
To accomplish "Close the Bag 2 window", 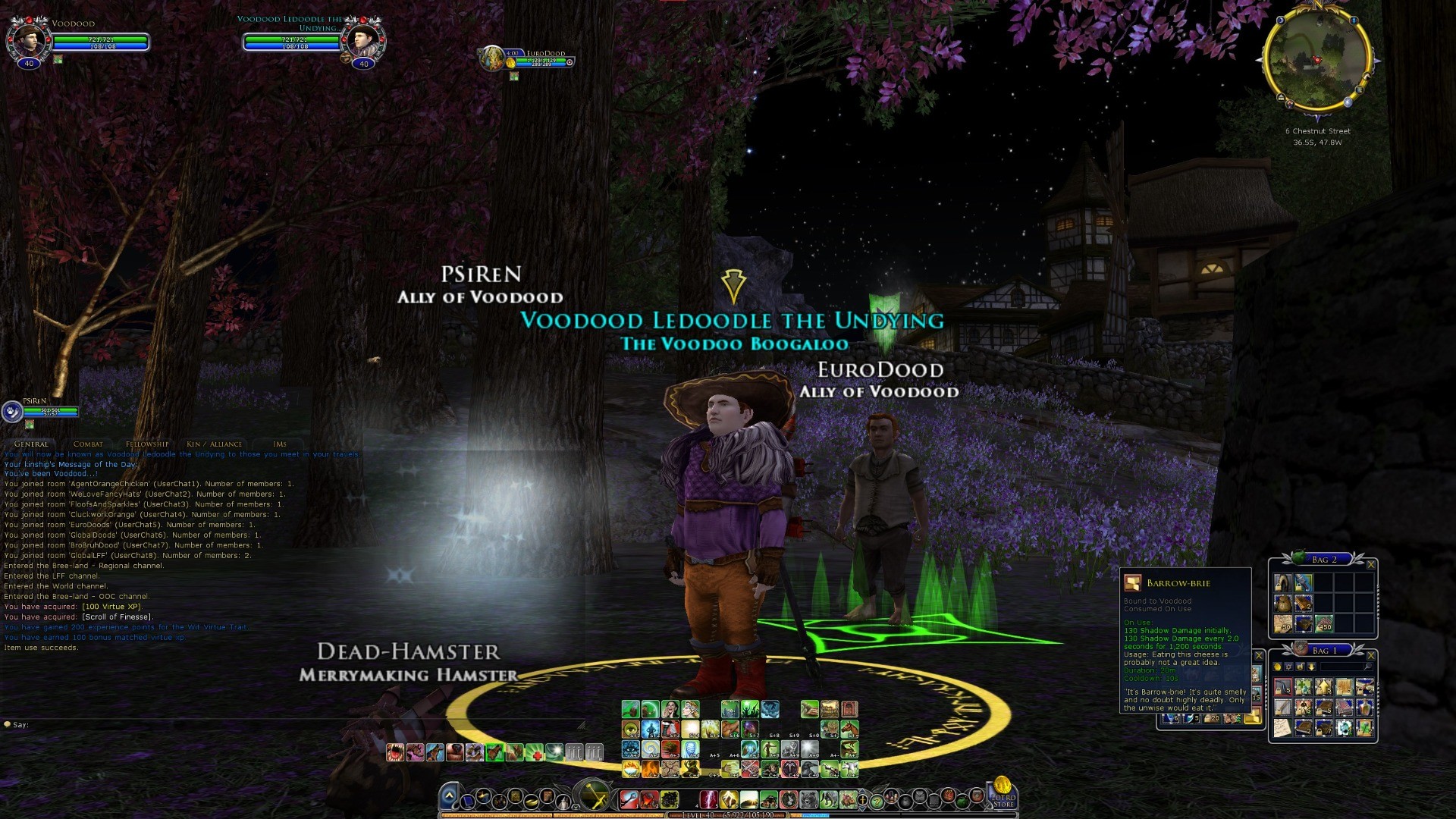I will (x=1370, y=564).
